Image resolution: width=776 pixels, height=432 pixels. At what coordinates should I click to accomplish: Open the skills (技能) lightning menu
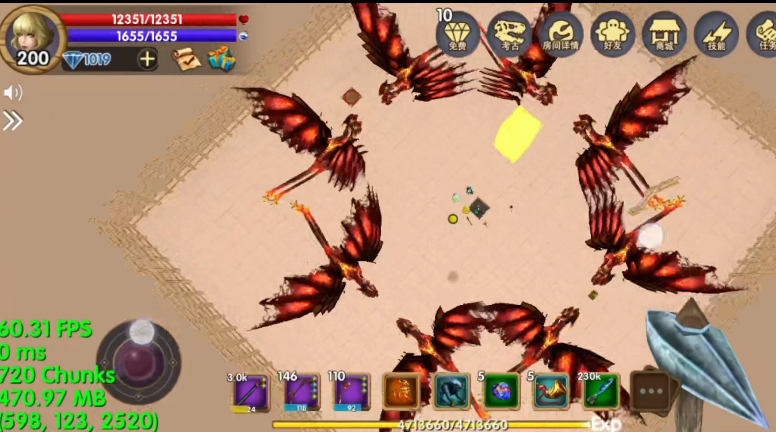(716, 35)
